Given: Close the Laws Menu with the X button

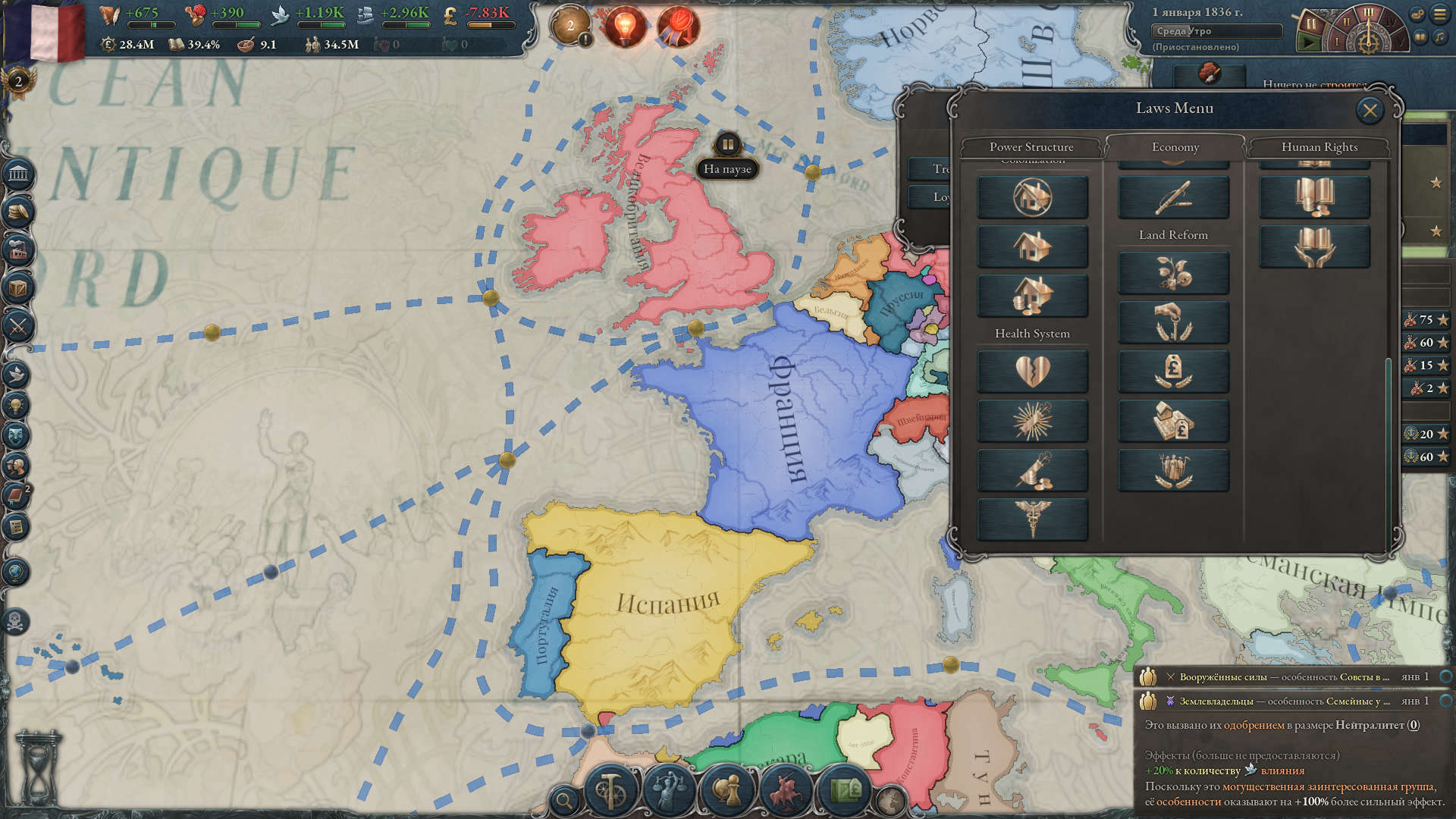Looking at the screenshot, I should tap(1370, 110).
